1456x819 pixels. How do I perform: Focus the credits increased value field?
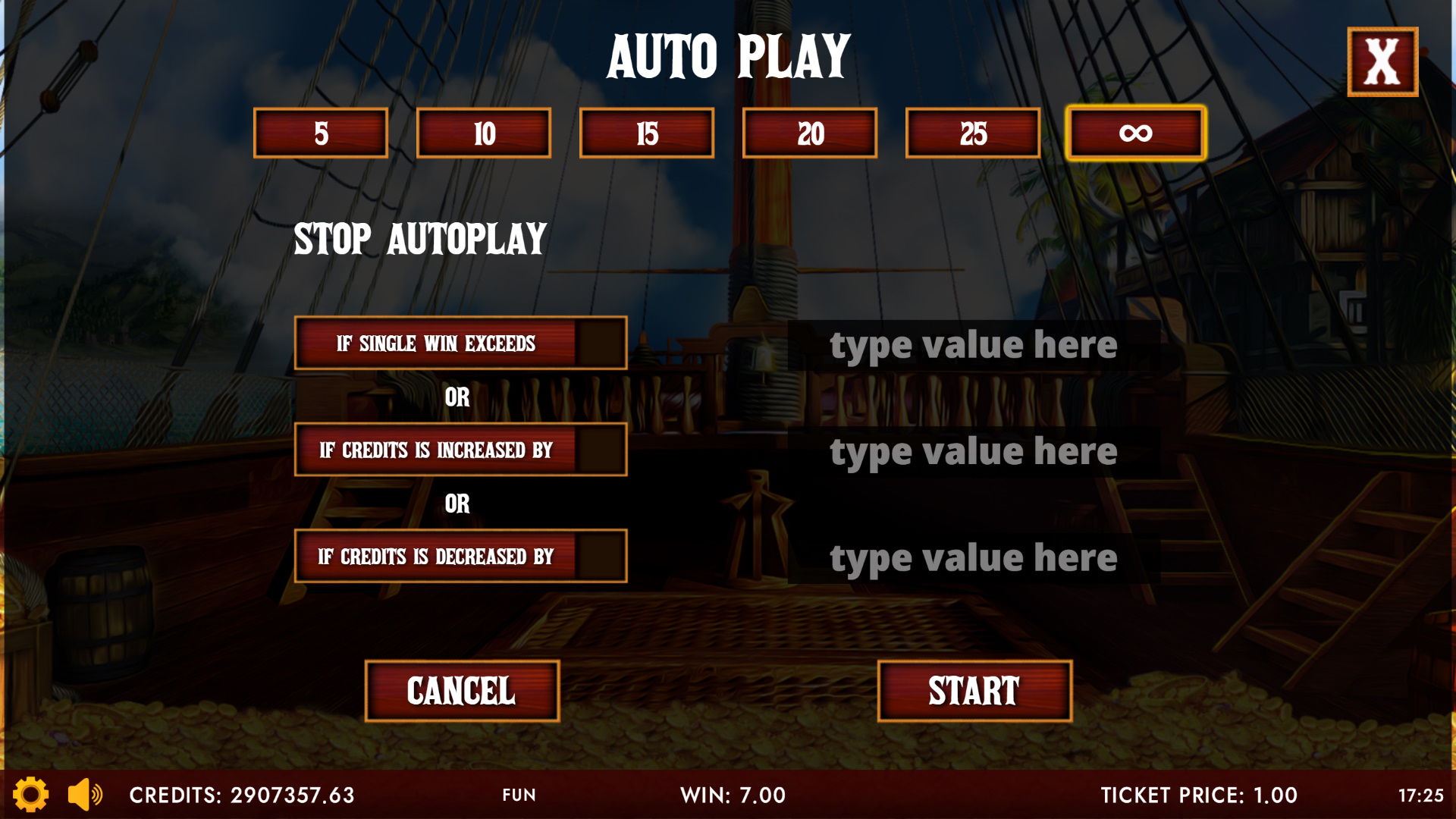click(974, 452)
